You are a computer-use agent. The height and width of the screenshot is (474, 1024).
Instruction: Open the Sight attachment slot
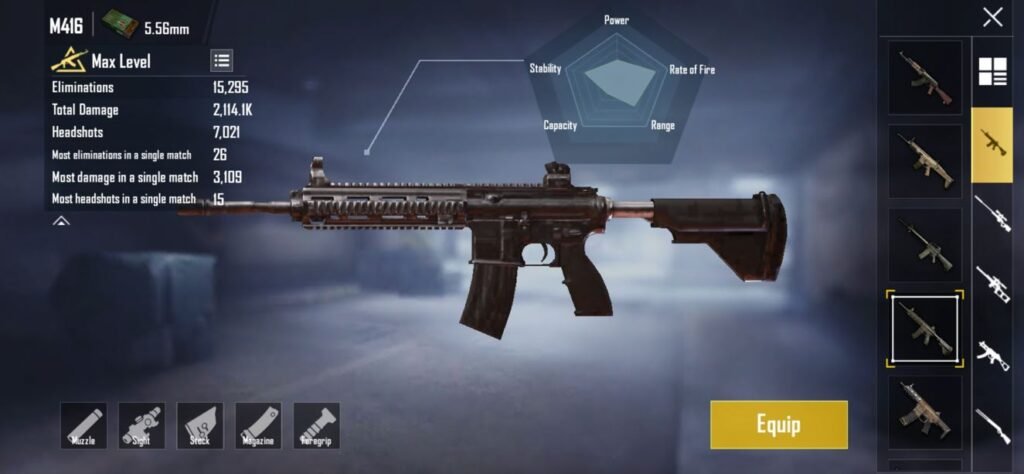point(141,425)
